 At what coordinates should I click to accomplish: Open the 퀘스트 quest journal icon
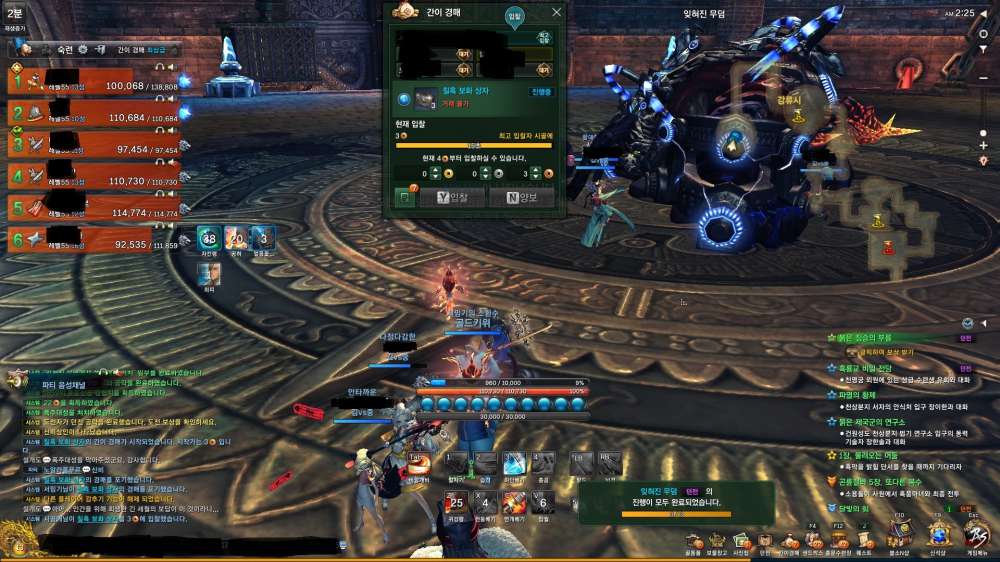(x=864, y=540)
